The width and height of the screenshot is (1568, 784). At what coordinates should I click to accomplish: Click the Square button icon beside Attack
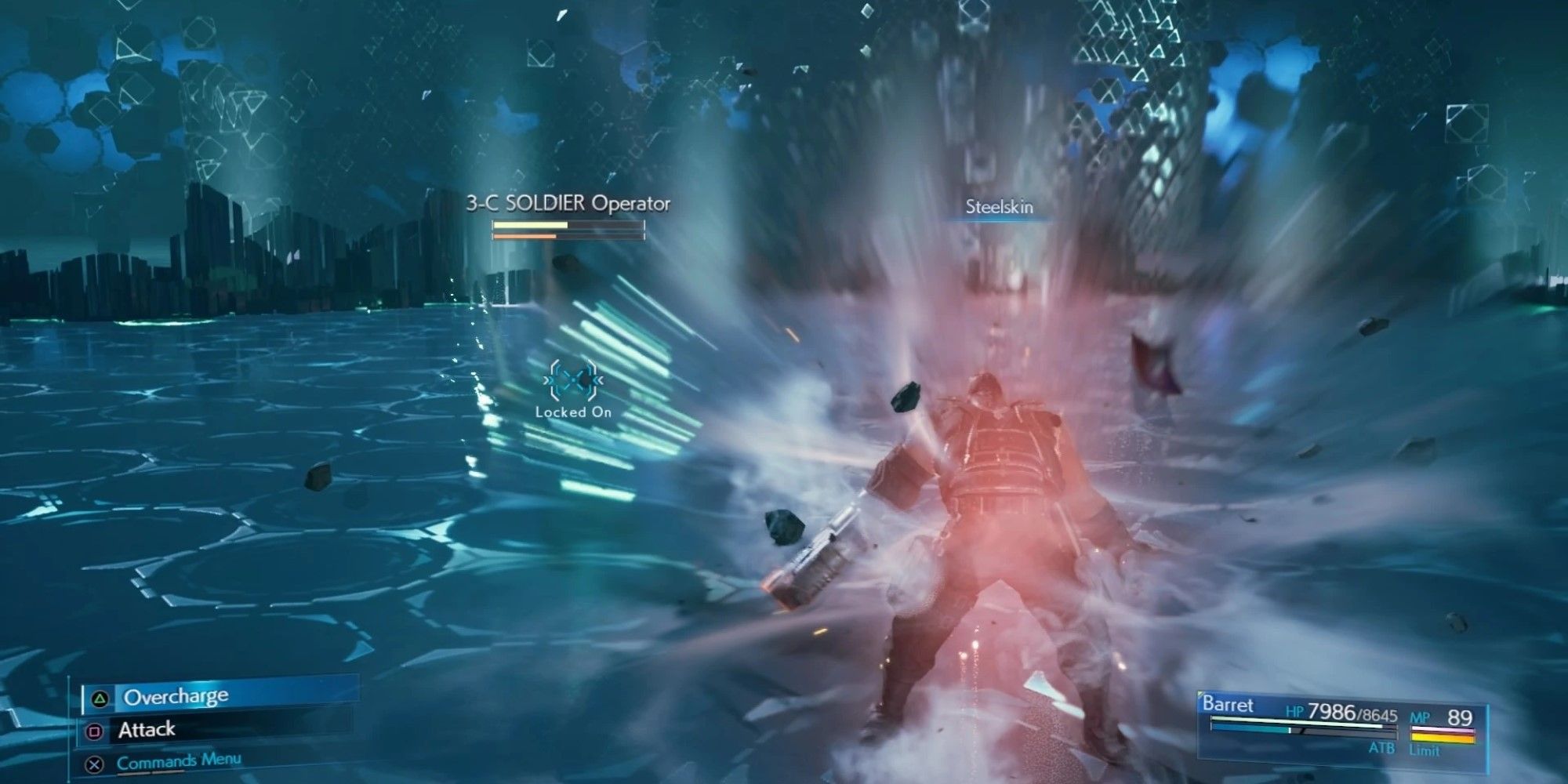95,730
